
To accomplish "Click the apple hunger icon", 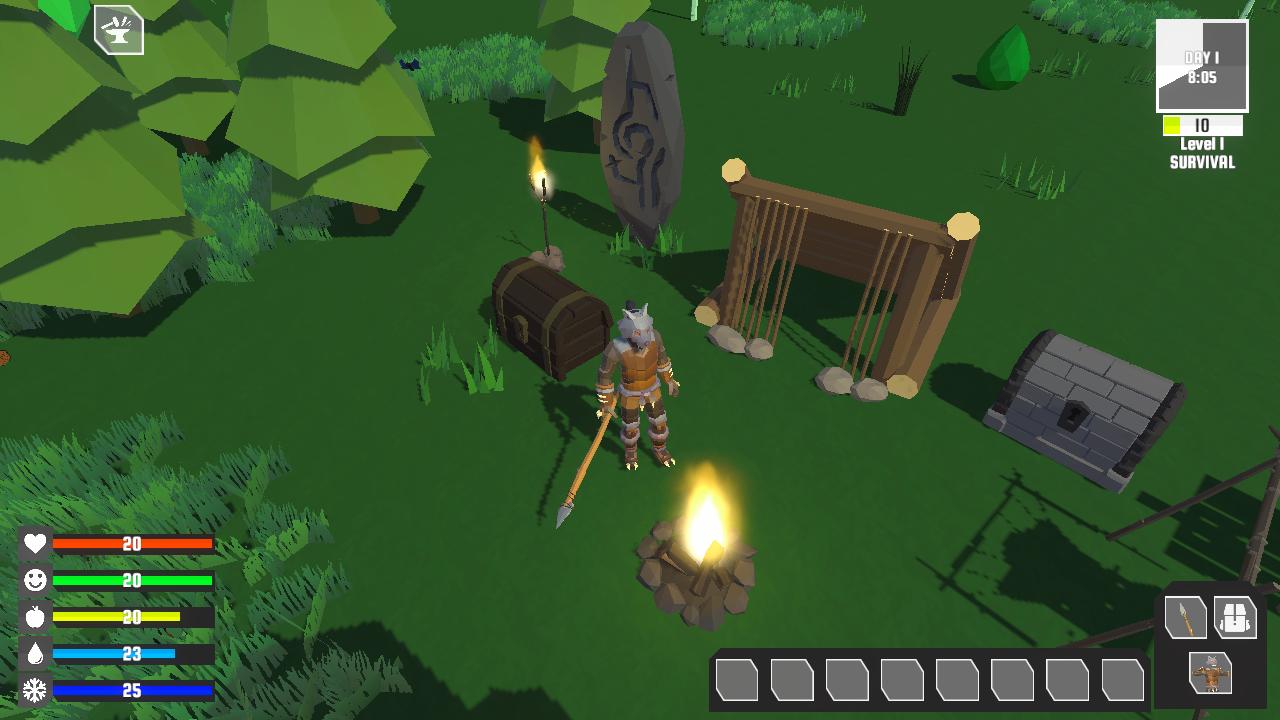I will point(34,617).
